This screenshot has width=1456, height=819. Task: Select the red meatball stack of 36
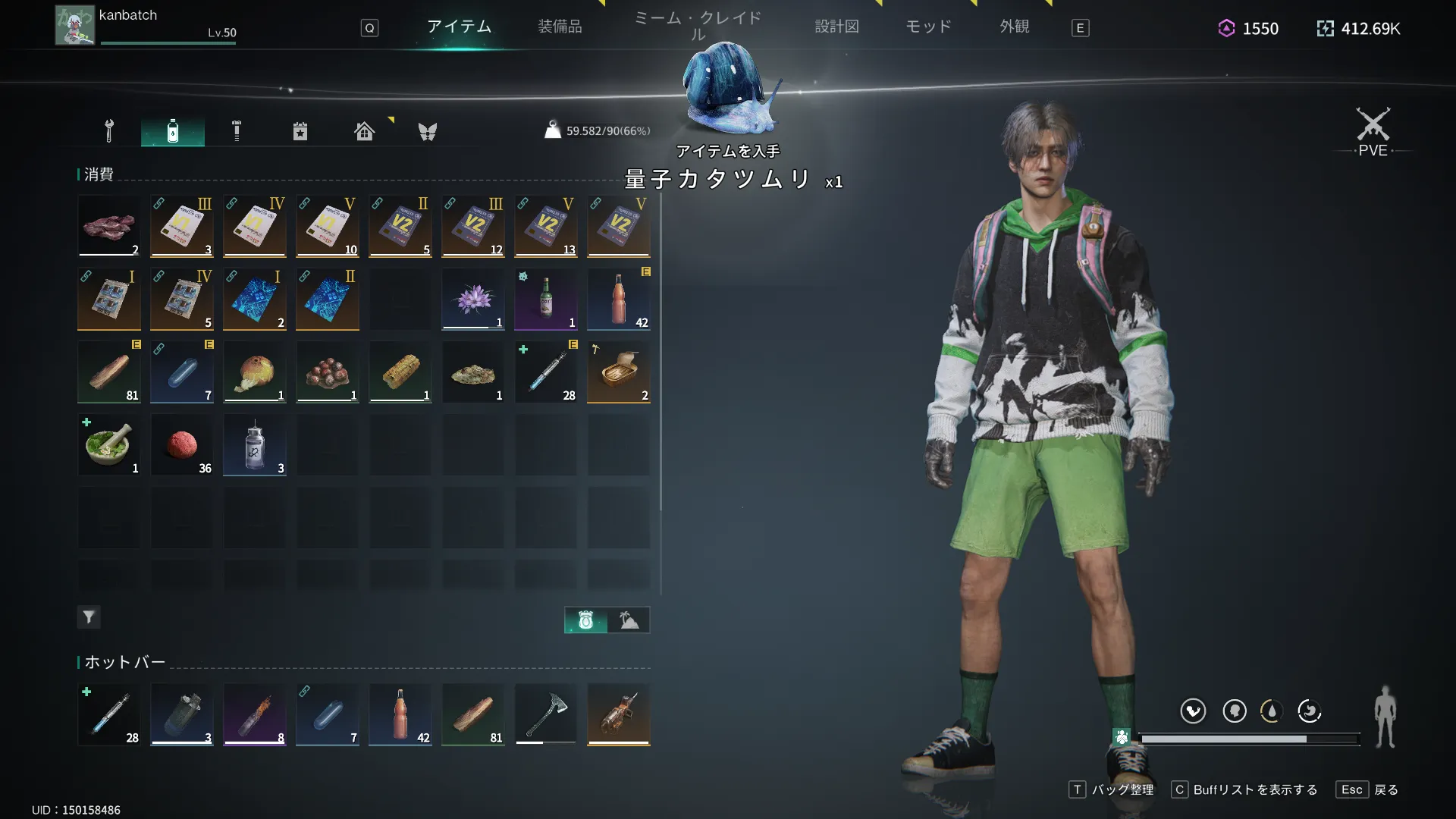[x=182, y=444]
